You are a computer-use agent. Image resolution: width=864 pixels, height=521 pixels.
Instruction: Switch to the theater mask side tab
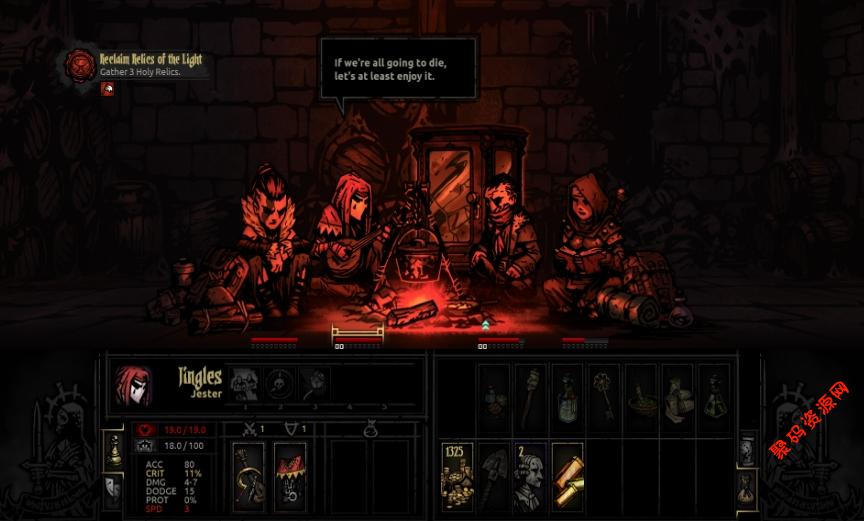pos(113,487)
